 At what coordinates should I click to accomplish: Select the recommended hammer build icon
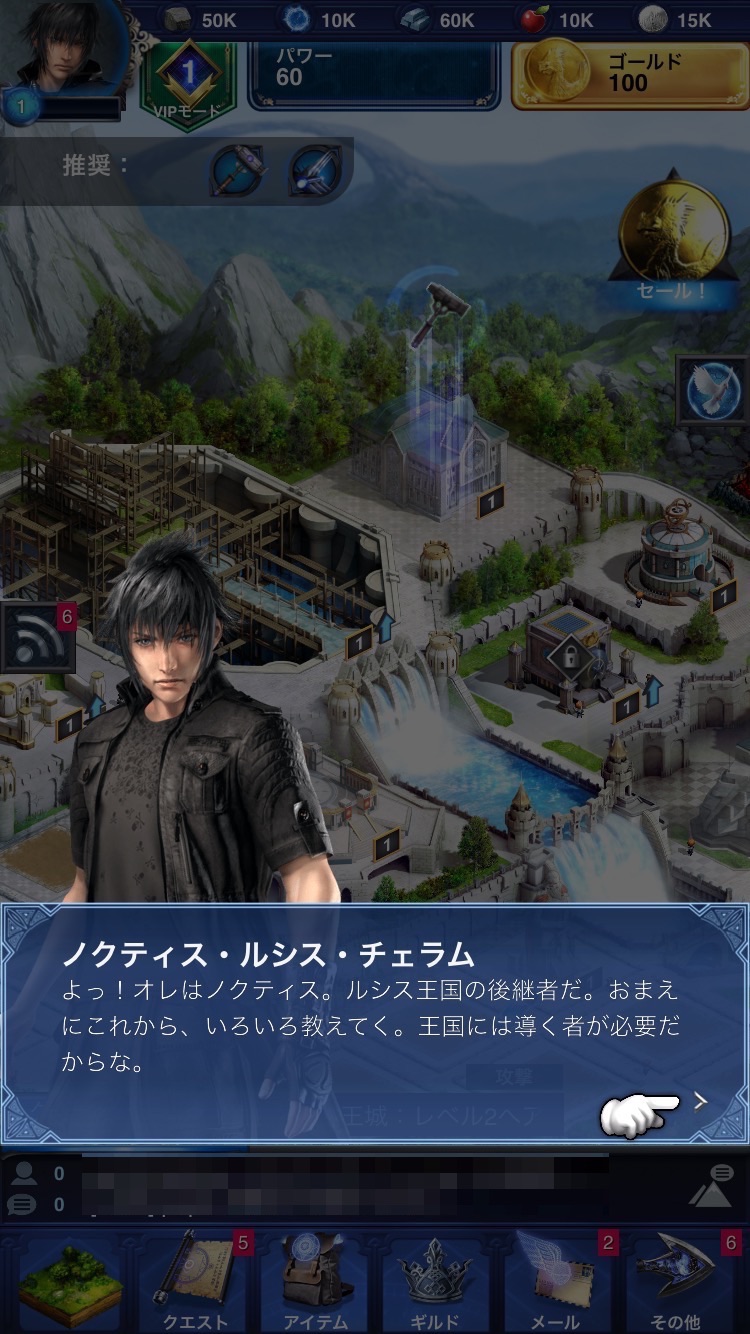click(x=237, y=171)
